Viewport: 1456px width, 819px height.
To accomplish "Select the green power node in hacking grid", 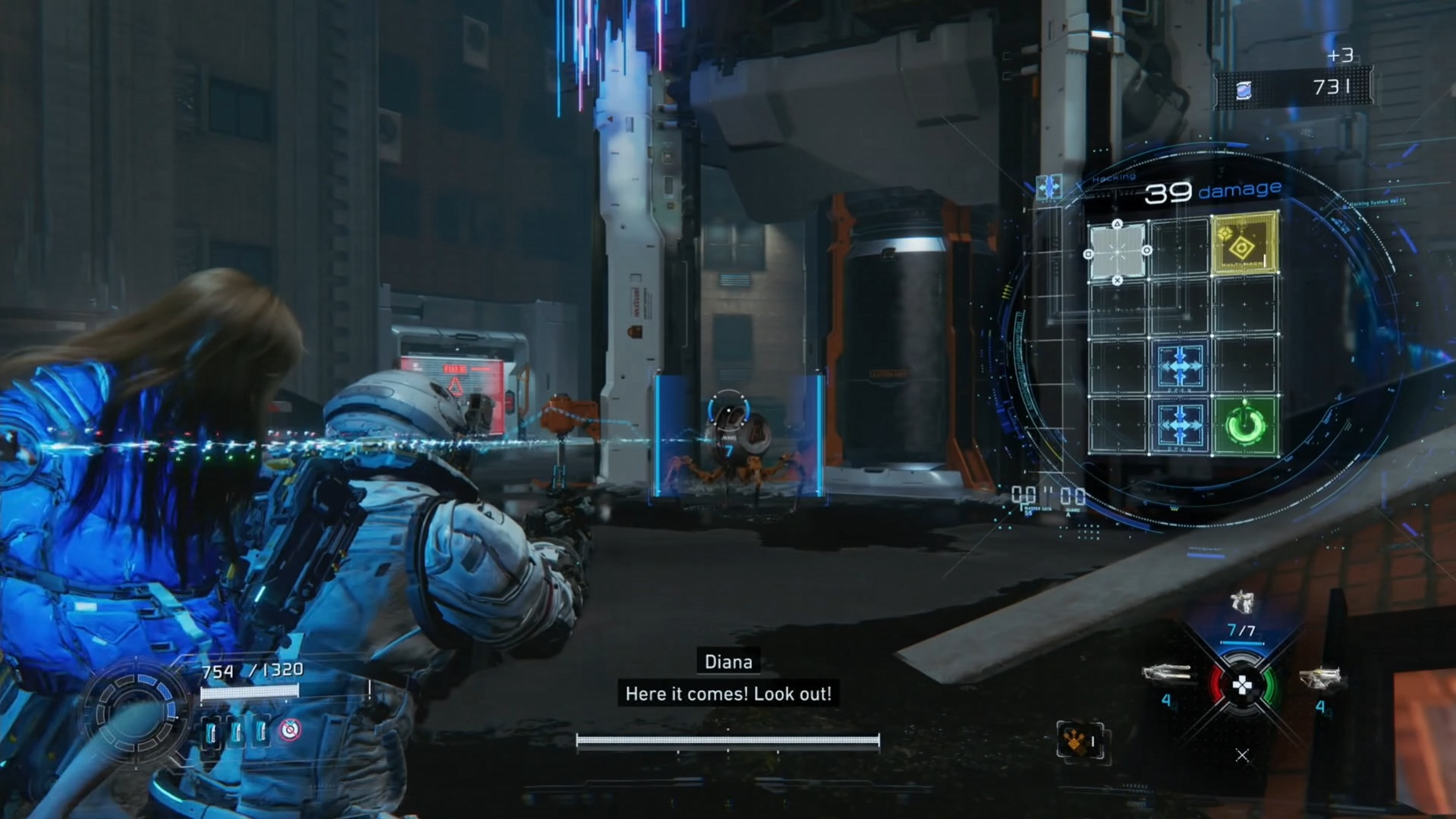I will (x=1245, y=426).
